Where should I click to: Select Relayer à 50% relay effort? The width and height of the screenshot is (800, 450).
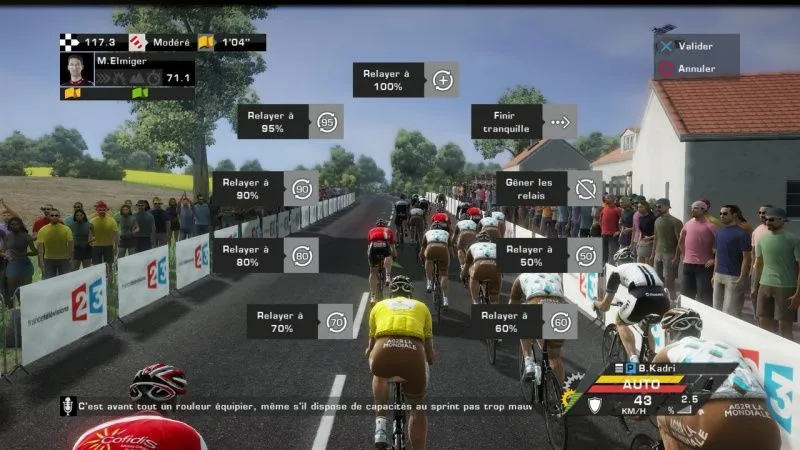click(550, 255)
